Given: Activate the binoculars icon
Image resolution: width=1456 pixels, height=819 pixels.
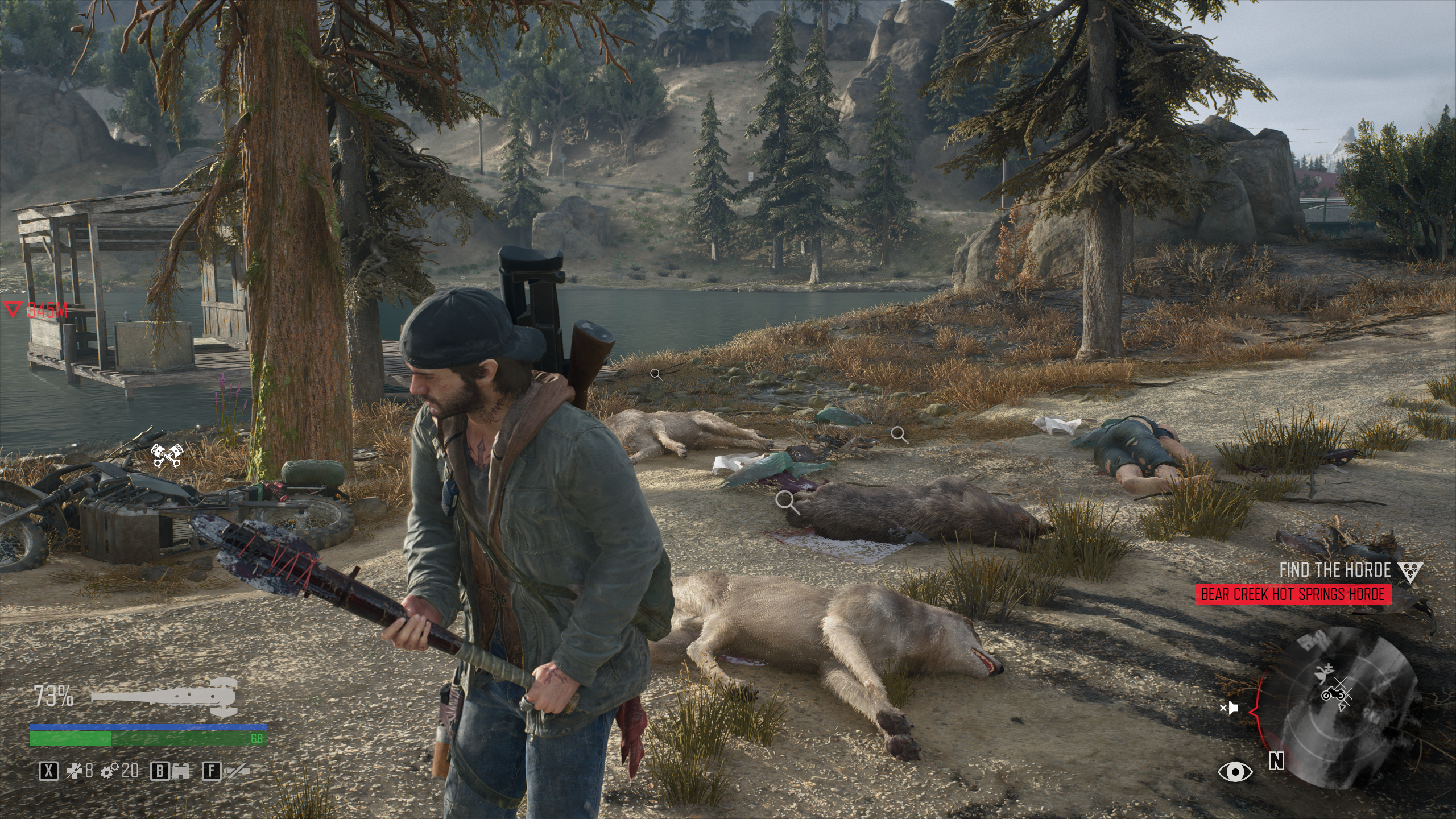Looking at the screenshot, I should (x=181, y=771).
